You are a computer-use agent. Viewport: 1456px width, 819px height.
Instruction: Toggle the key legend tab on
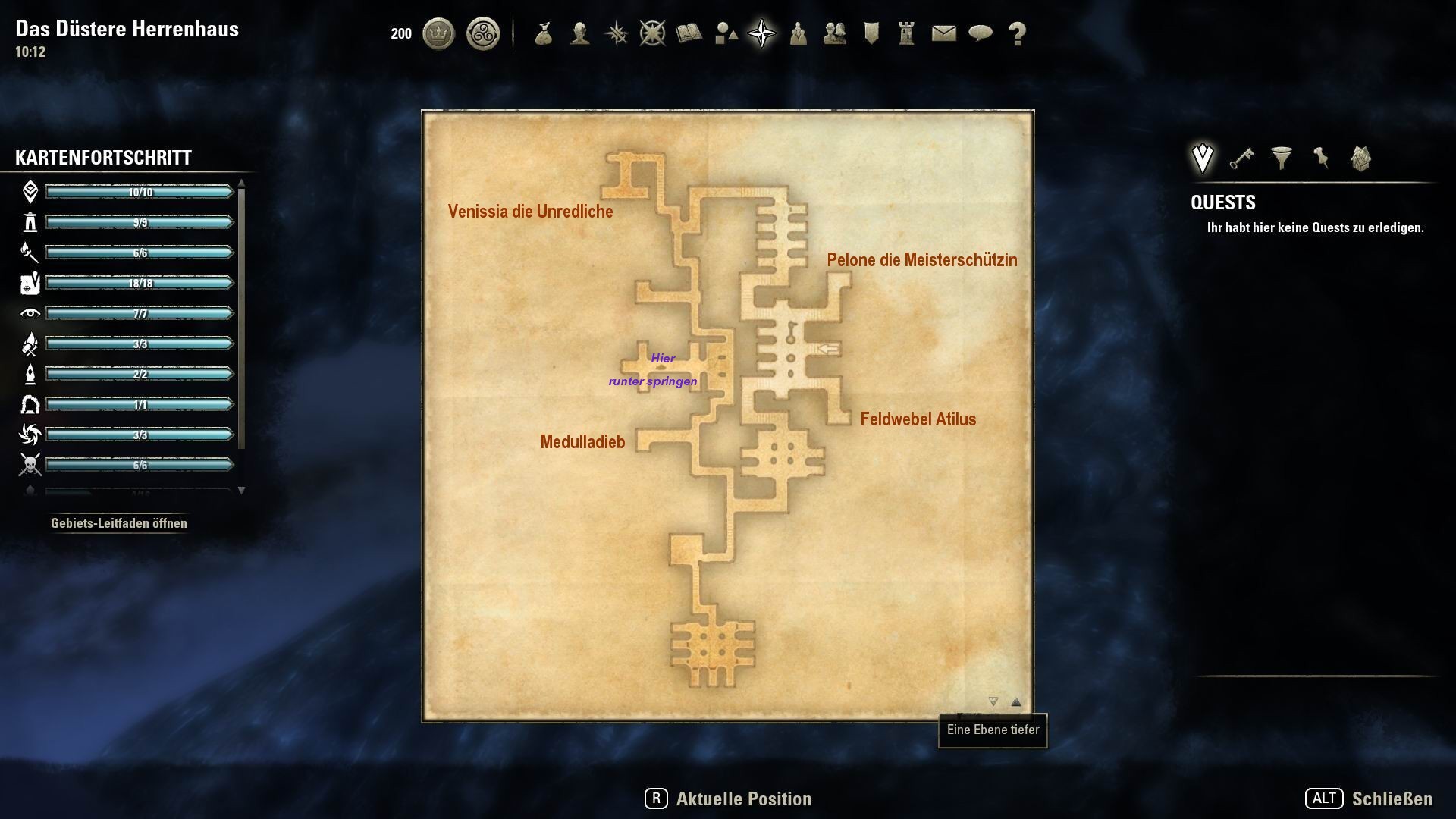[1242, 158]
